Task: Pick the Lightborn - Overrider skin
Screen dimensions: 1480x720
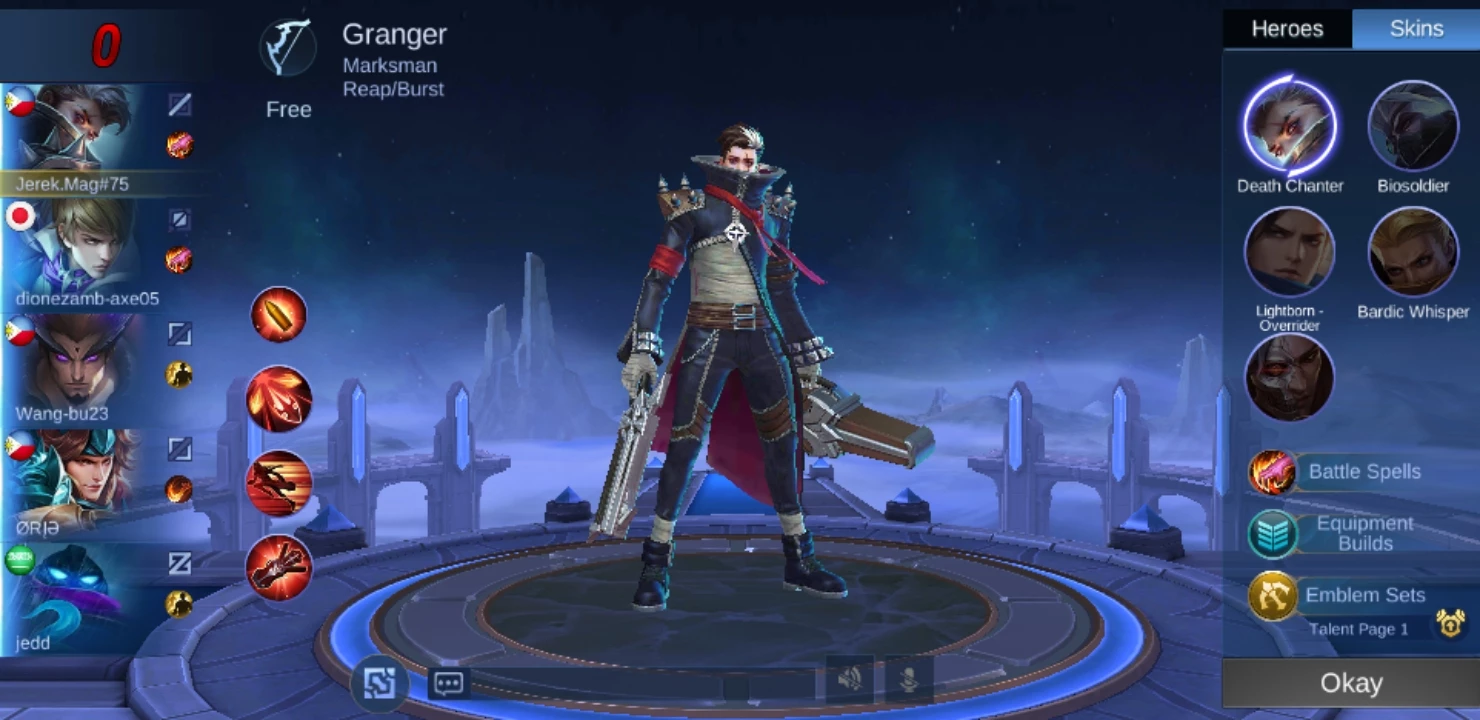Action: pyautogui.click(x=1289, y=252)
